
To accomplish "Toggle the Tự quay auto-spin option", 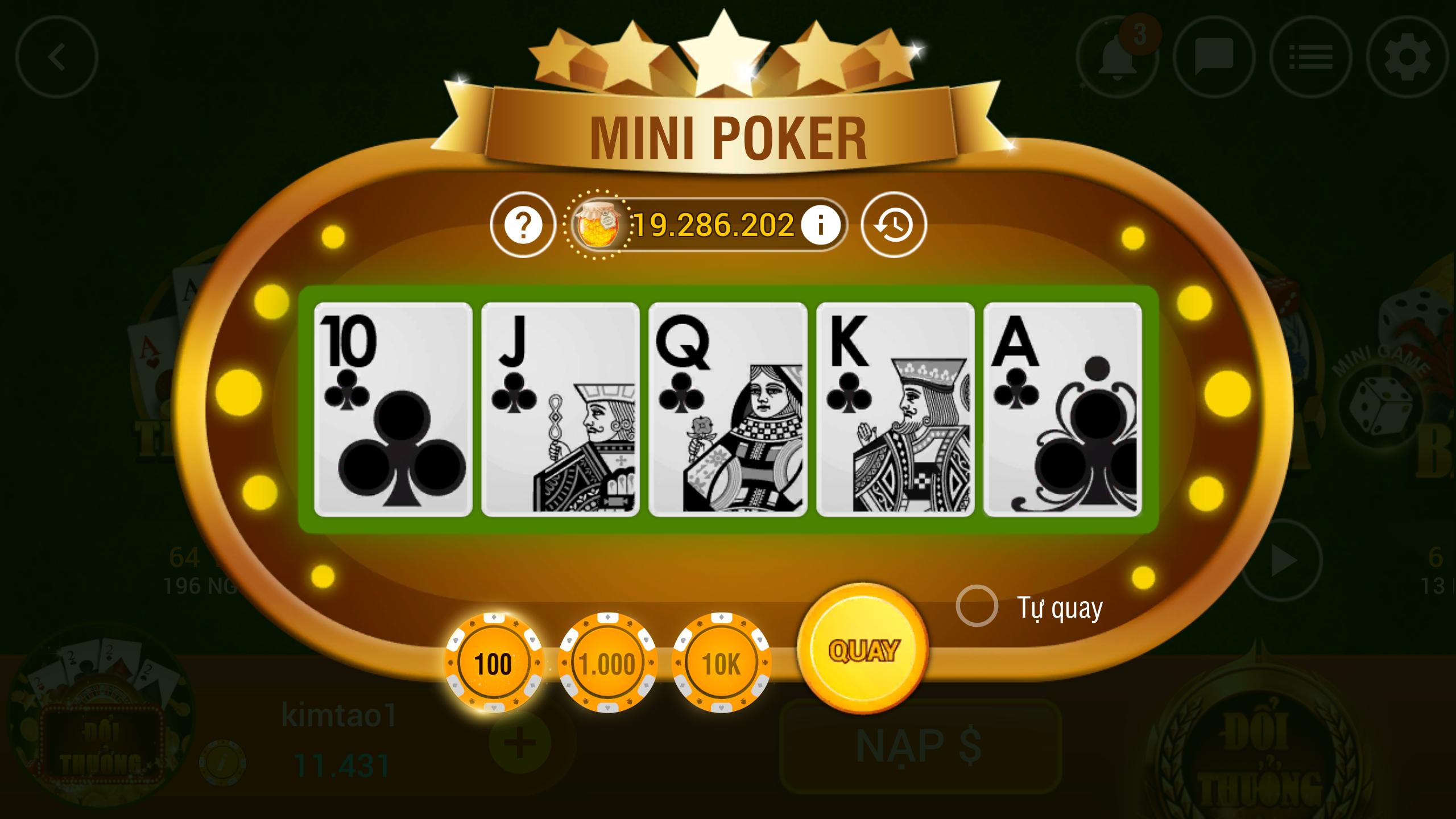I will [x=977, y=606].
